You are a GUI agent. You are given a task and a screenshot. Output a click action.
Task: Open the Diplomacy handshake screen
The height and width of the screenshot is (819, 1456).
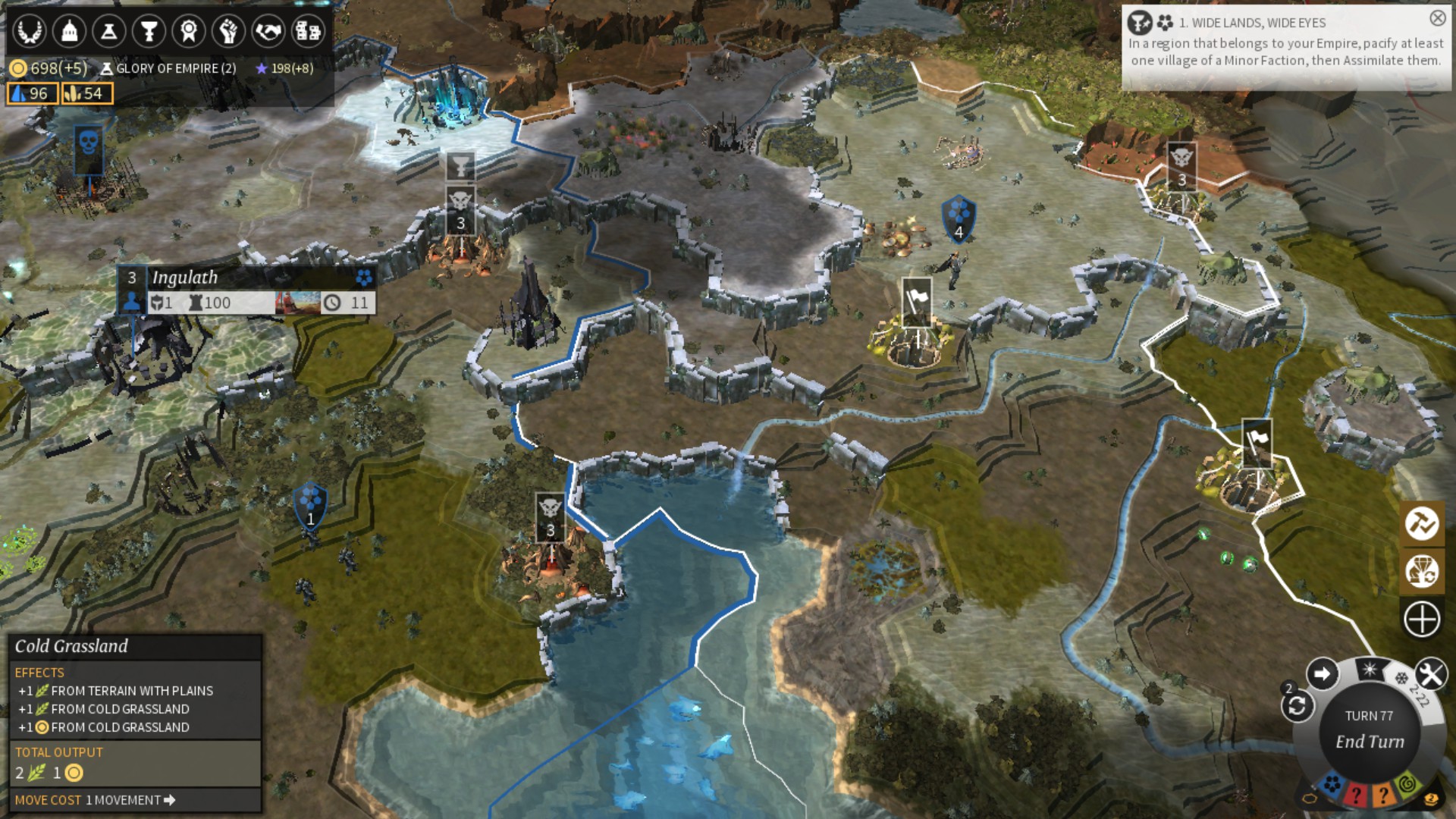tap(268, 31)
